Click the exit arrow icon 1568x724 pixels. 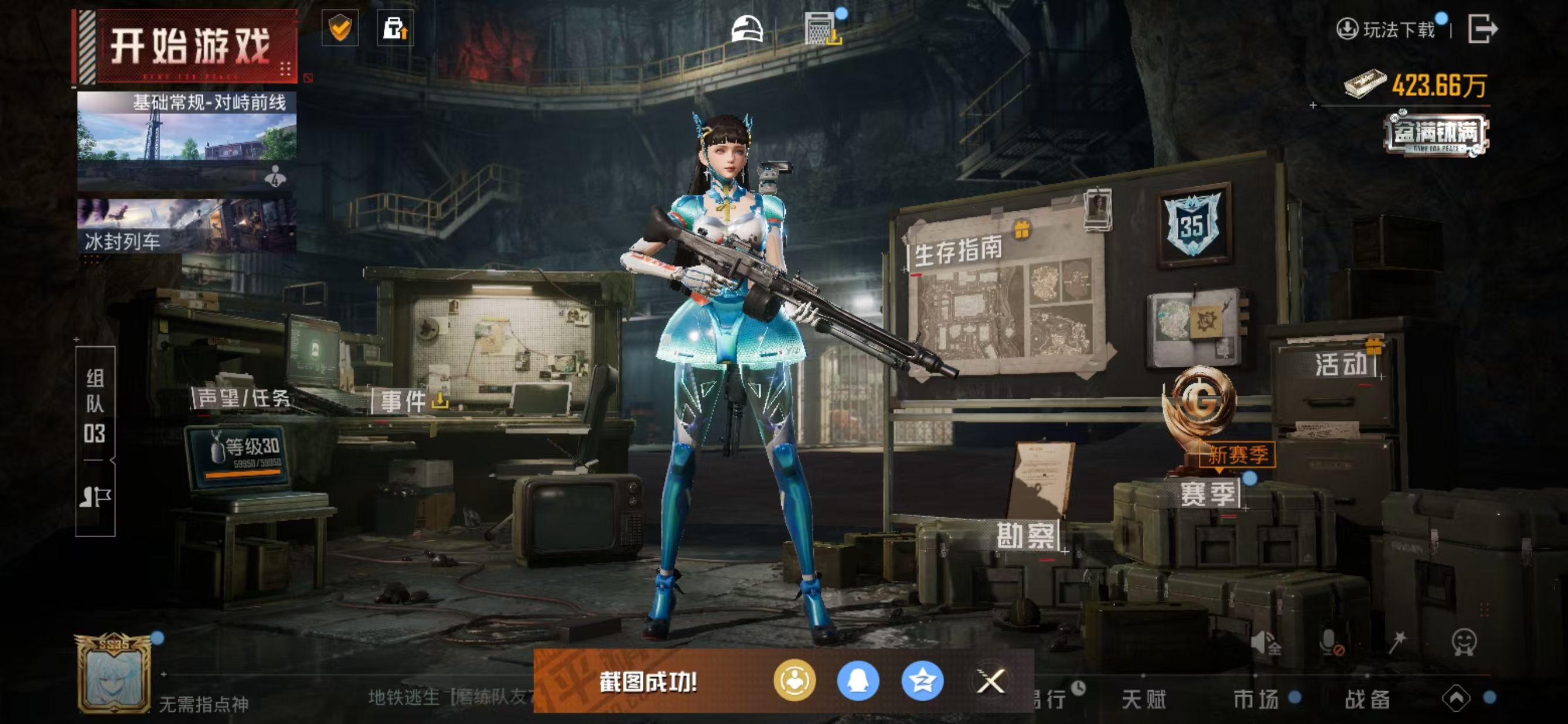(1482, 29)
